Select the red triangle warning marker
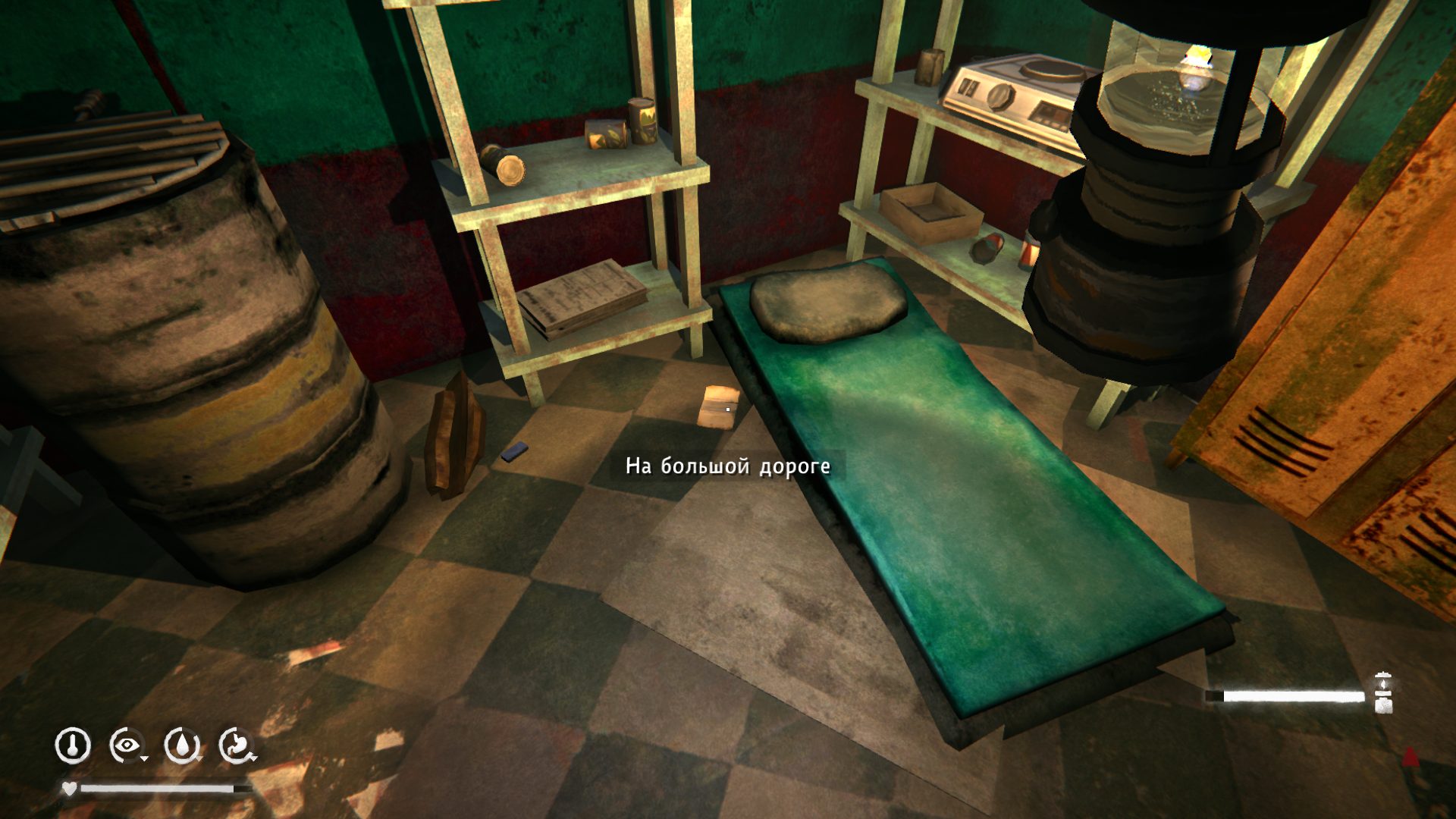This screenshot has height=819, width=1456. coord(1410,756)
